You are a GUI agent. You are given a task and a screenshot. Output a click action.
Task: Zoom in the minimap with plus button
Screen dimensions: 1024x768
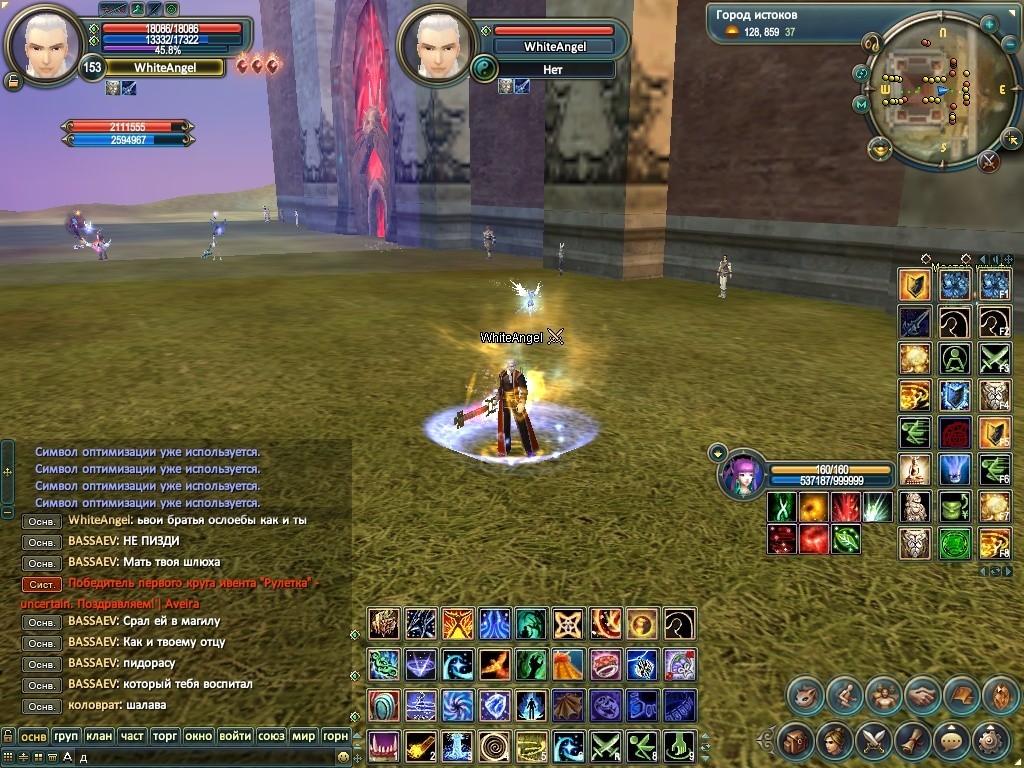point(988,24)
